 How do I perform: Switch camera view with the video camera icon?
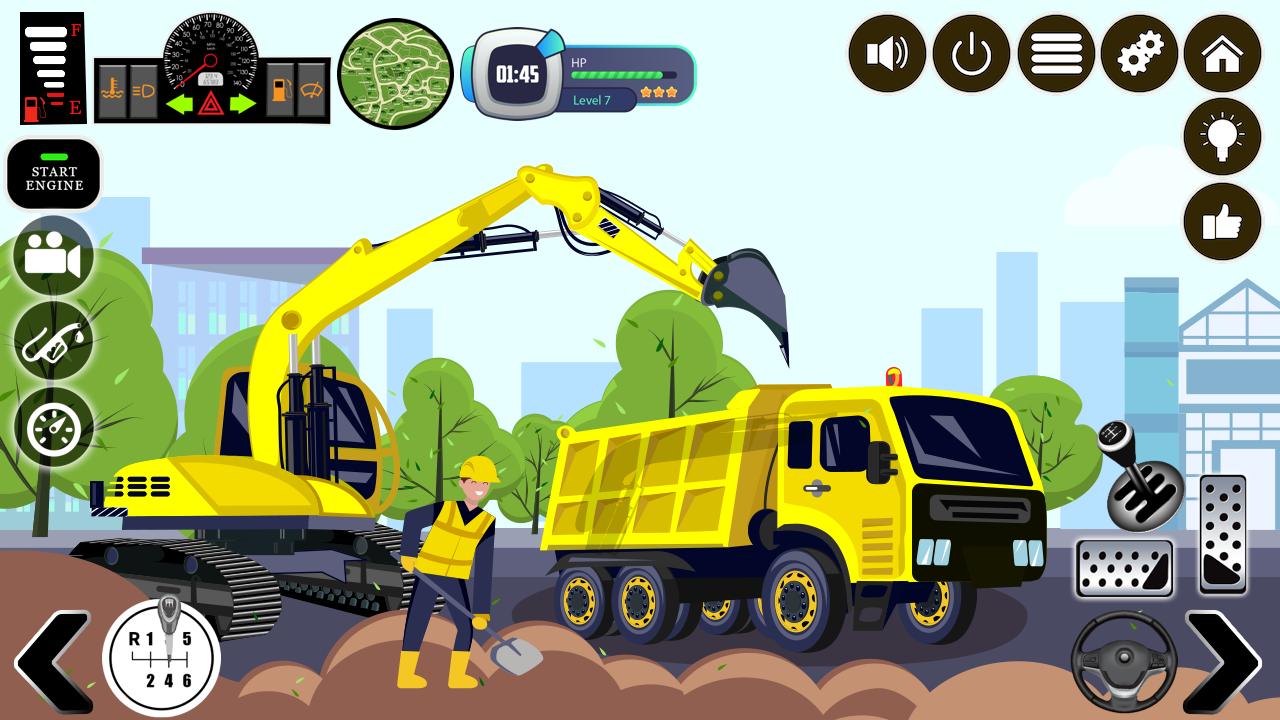(53, 257)
